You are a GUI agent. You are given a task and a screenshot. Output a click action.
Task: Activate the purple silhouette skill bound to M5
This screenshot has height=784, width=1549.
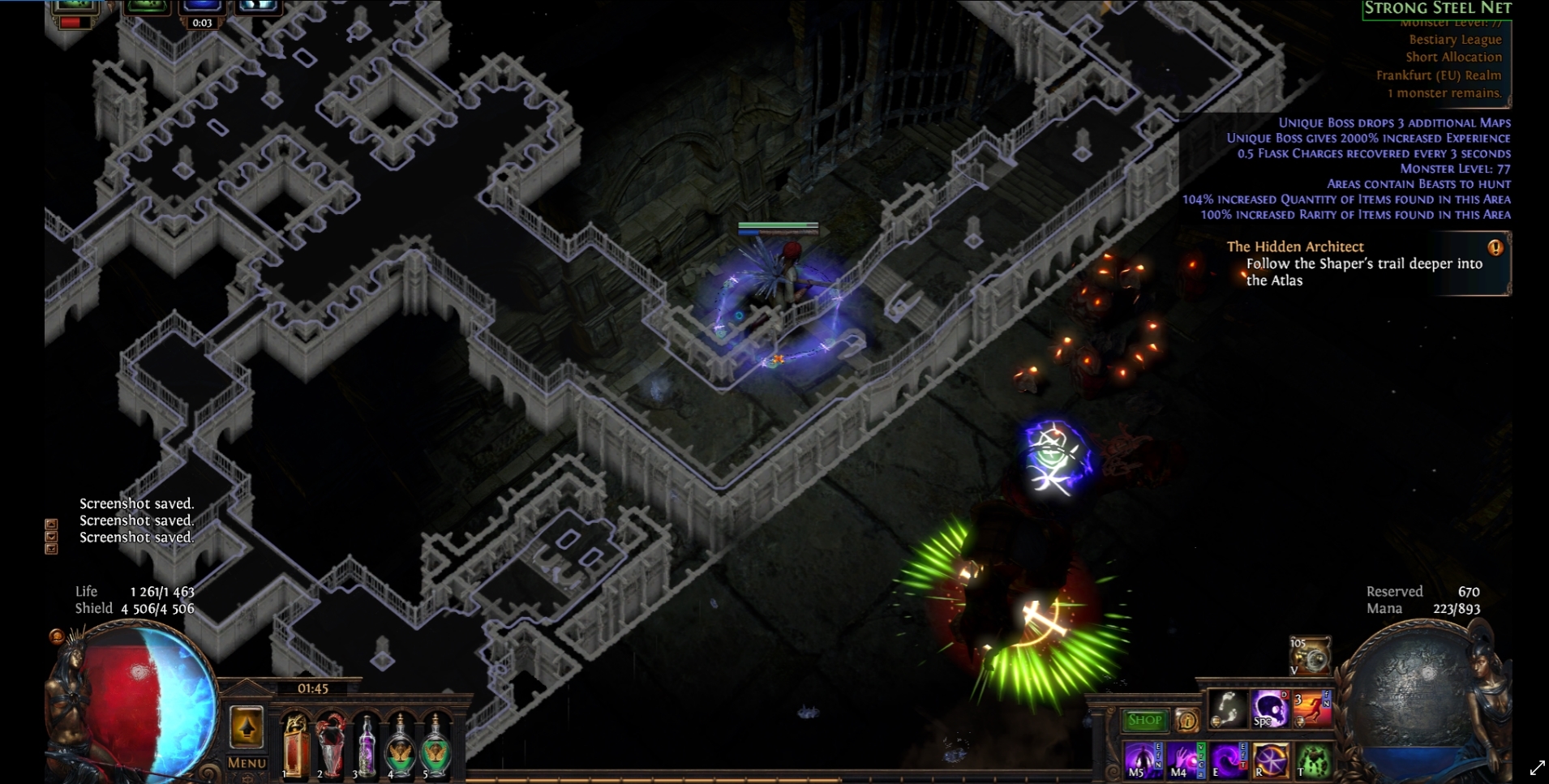click(x=1142, y=761)
